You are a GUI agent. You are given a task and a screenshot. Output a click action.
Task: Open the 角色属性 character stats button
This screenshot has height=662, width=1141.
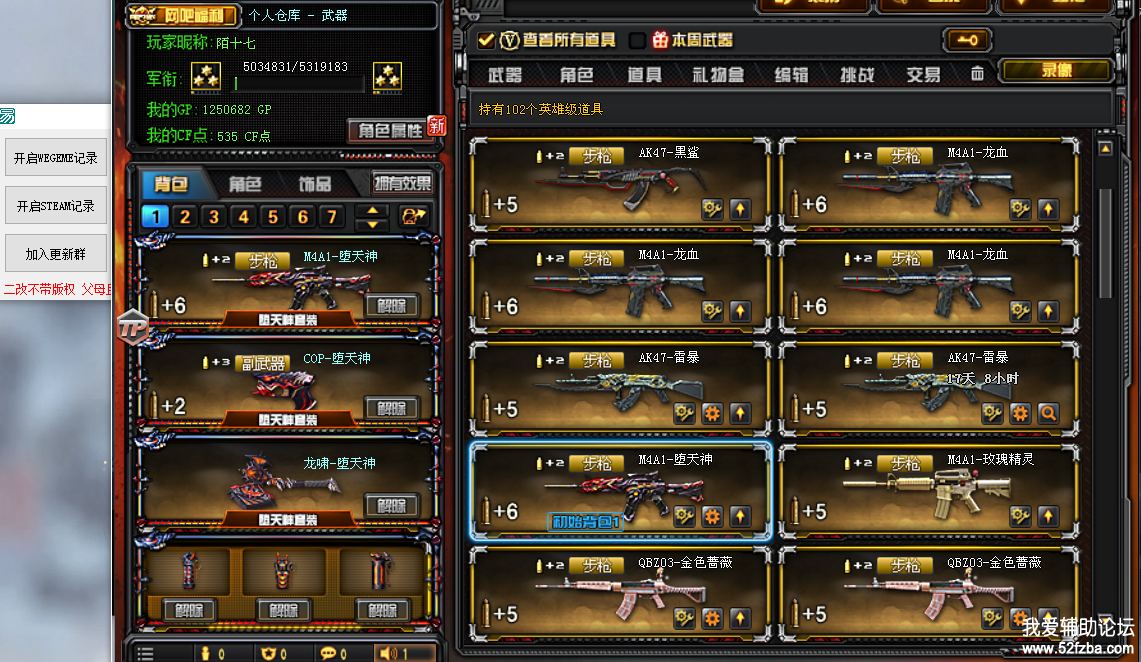pyautogui.click(x=388, y=130)
